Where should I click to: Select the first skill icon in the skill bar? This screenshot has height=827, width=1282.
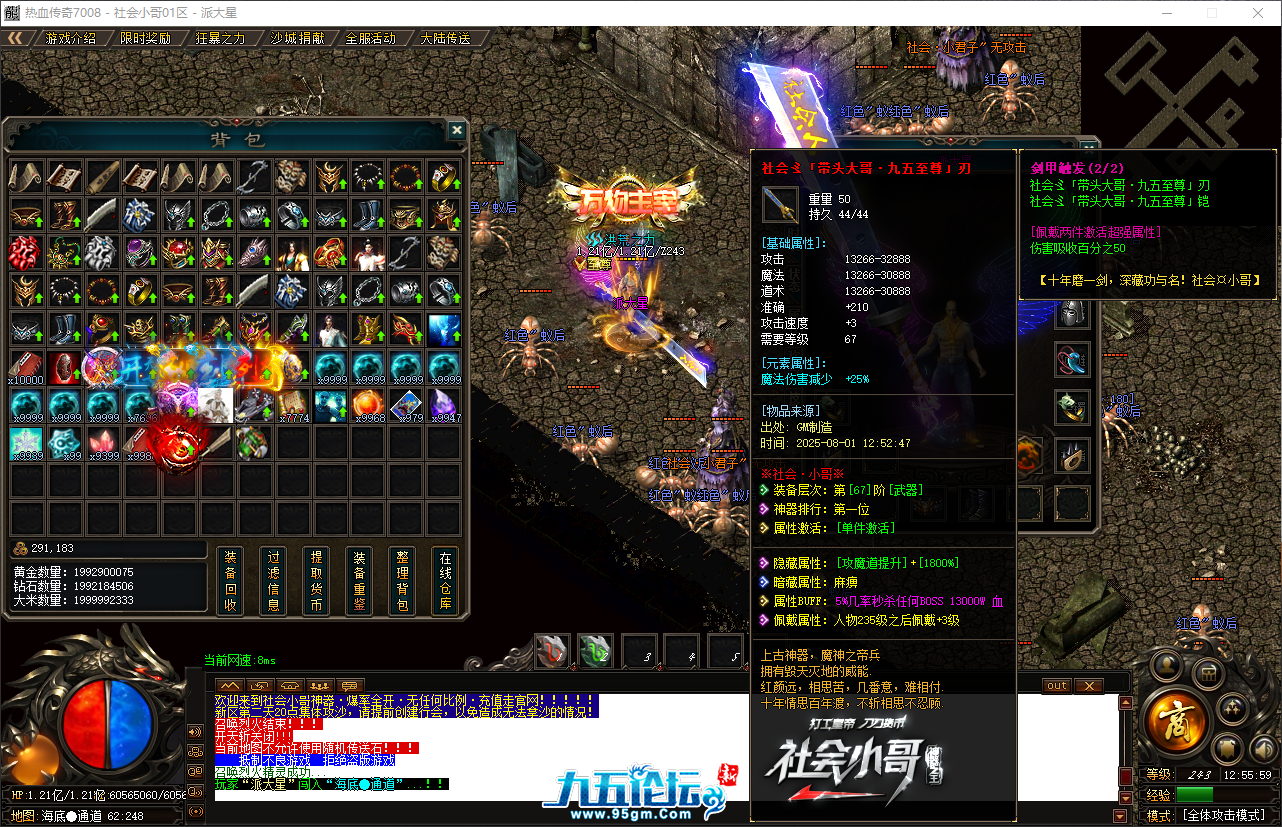coord(550,650)
